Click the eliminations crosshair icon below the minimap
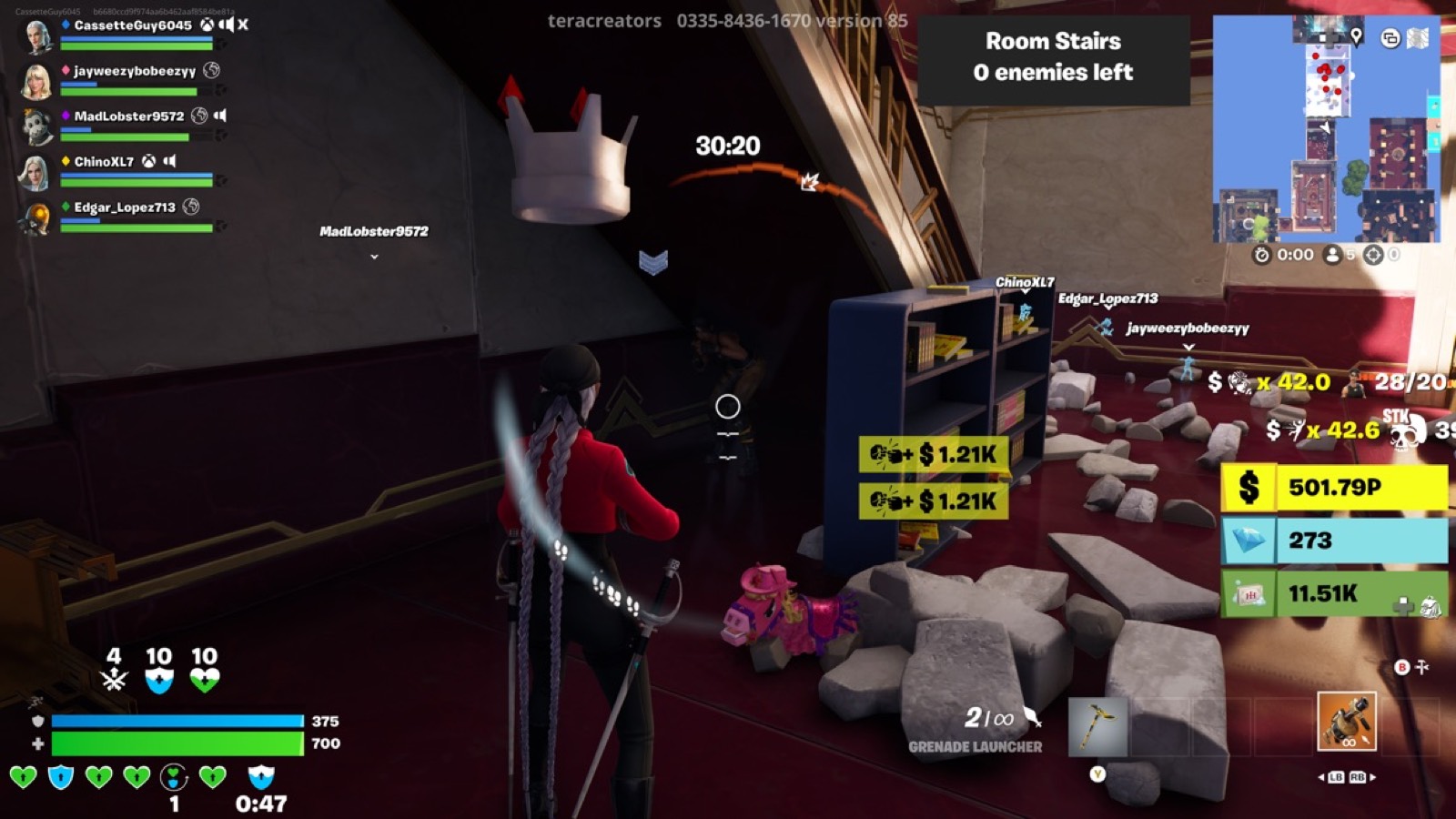The width and height of the screenshot is (1456, 819). [x=1373, y=256]
